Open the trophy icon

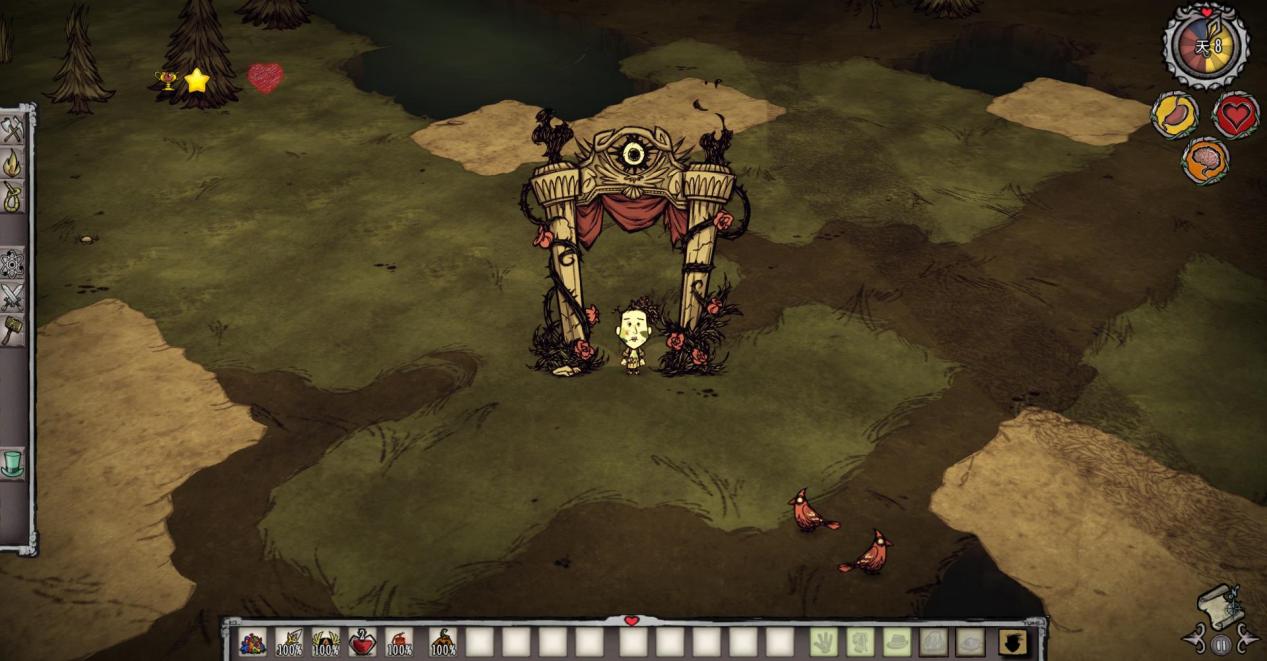point(166,81)
